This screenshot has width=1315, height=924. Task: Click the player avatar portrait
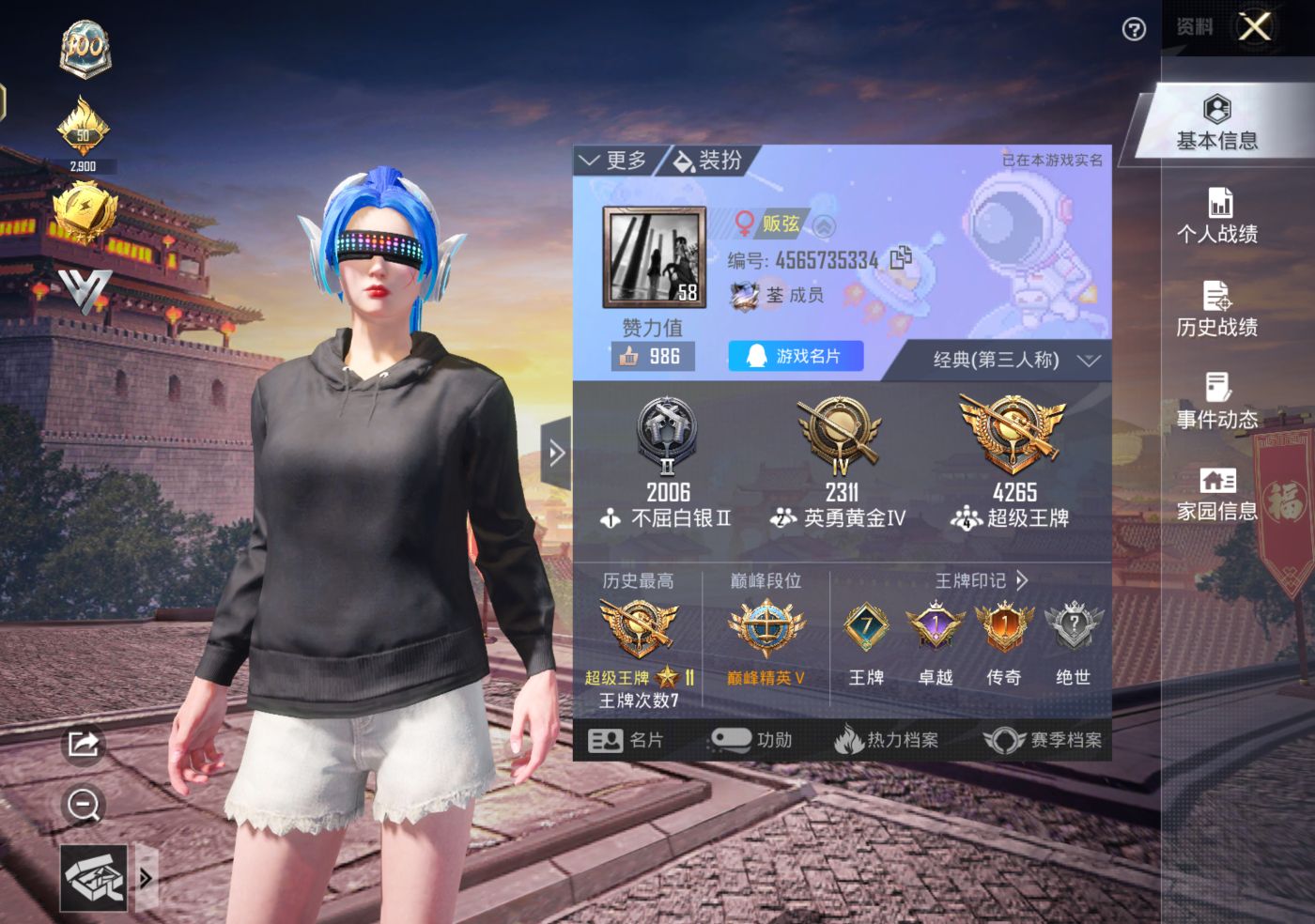click(x=654, y=258)
